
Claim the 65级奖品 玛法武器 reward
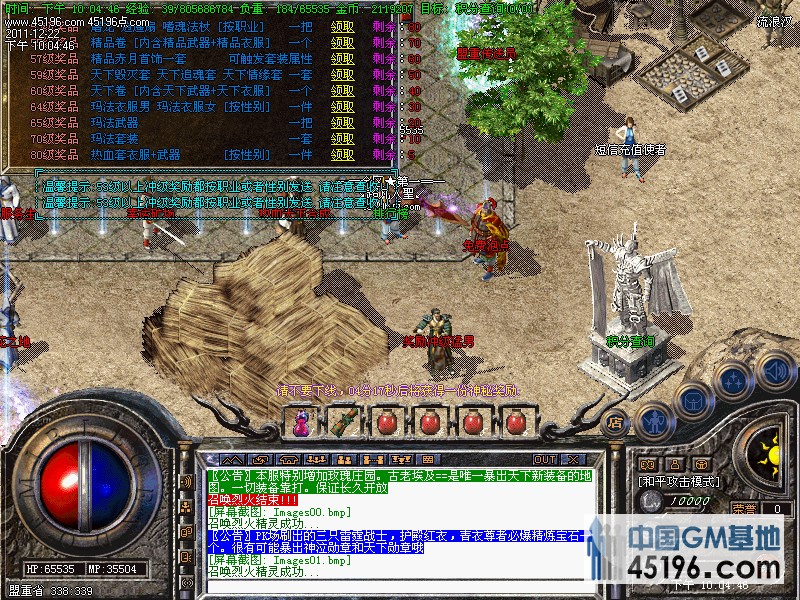(x=343, y=123)
